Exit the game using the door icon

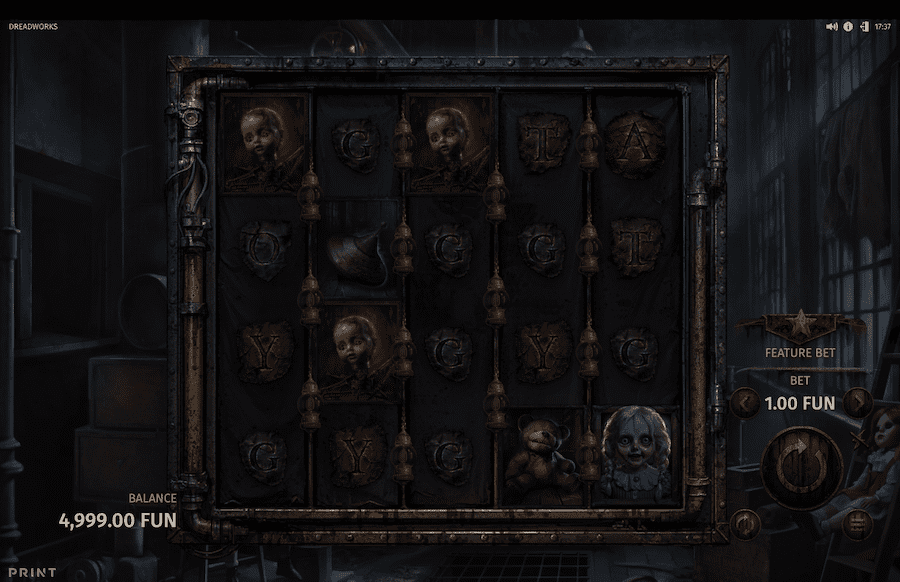click(863, 27)
